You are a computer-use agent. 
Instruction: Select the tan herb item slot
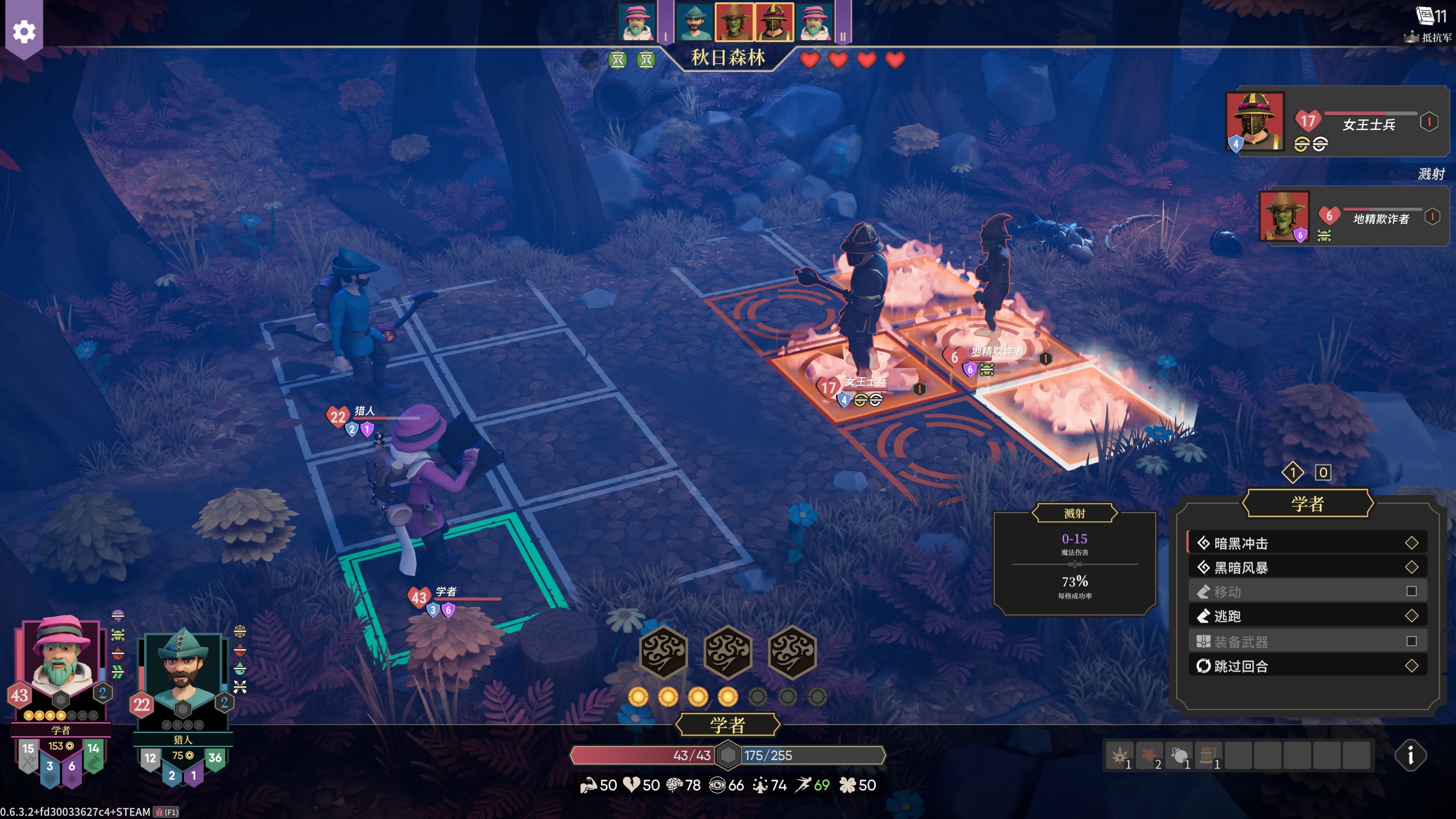coord(1119,755)
